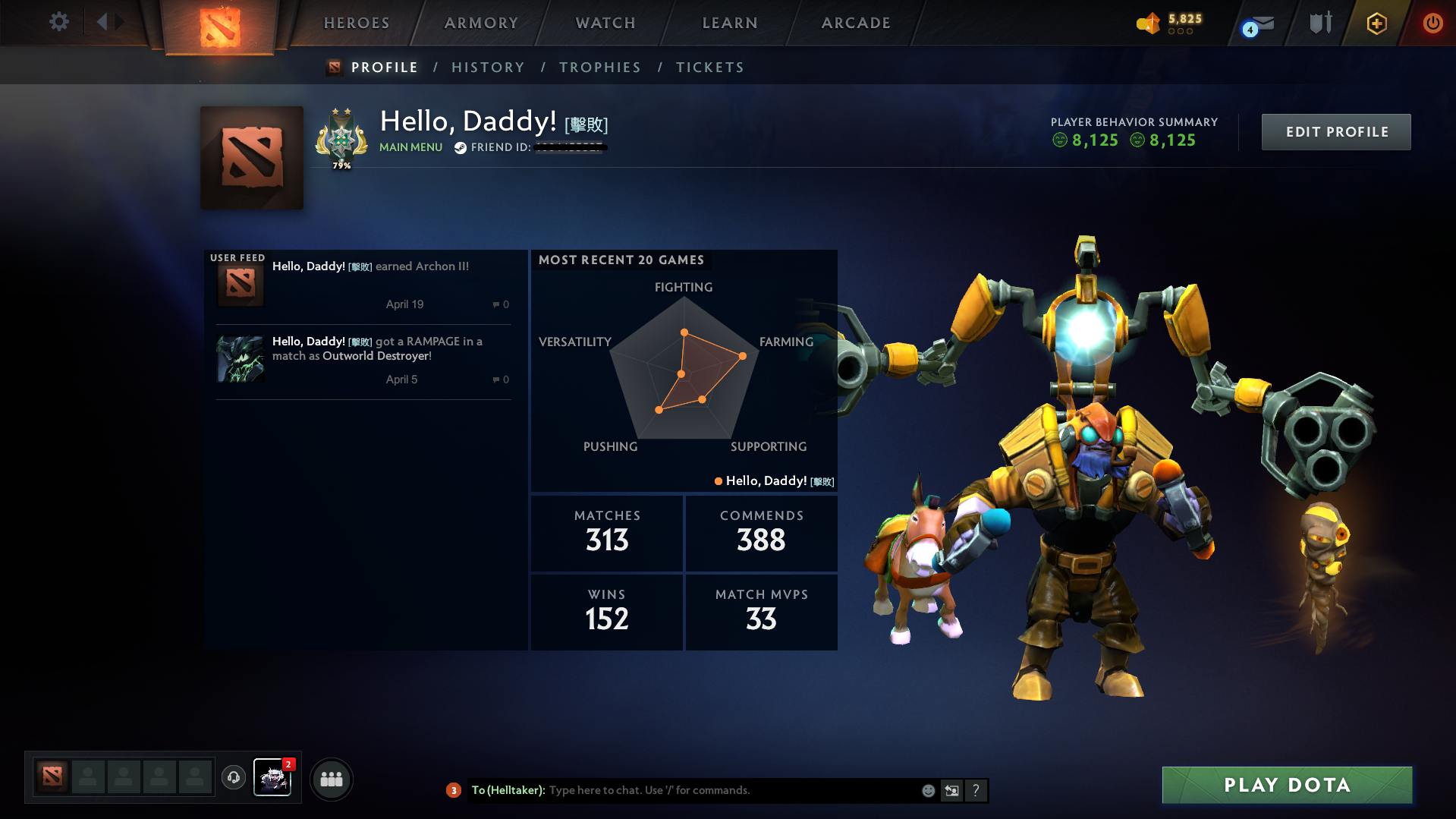Open the friends list icon near the party slots
1456x819 pixels.
pos(331,779)
